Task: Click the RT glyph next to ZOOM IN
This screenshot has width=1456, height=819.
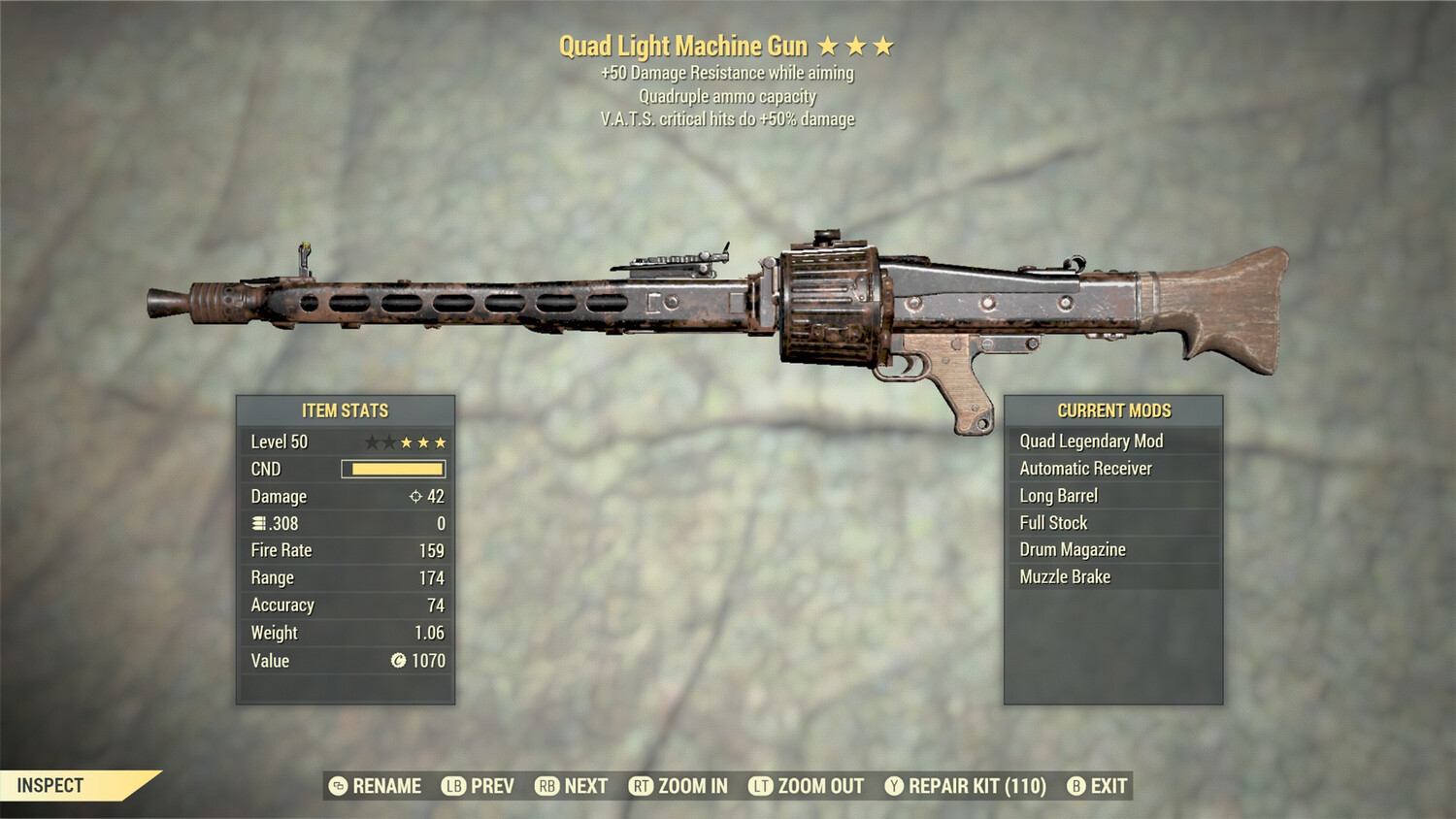Action: pos(641,786)
